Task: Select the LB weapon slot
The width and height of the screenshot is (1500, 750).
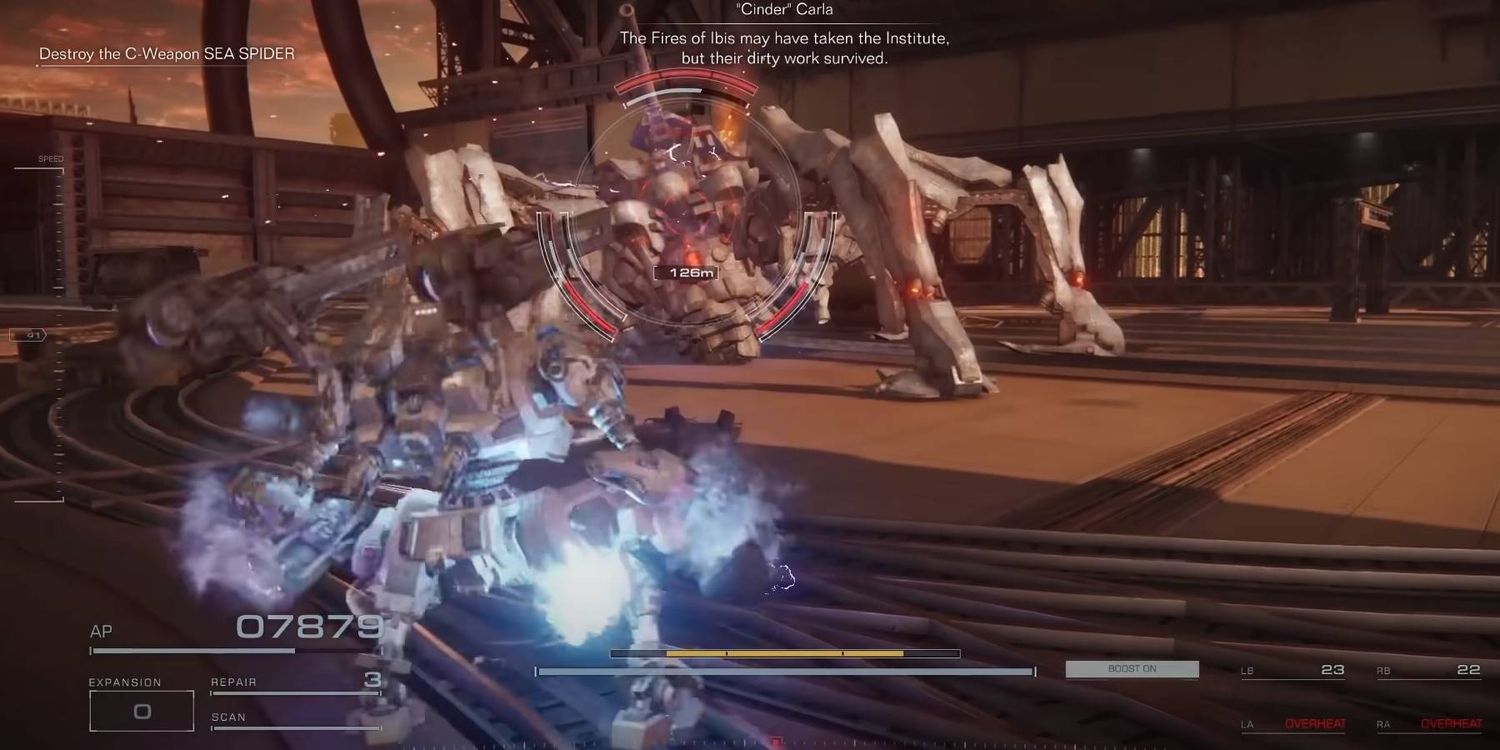Action: coord(1293,670)
